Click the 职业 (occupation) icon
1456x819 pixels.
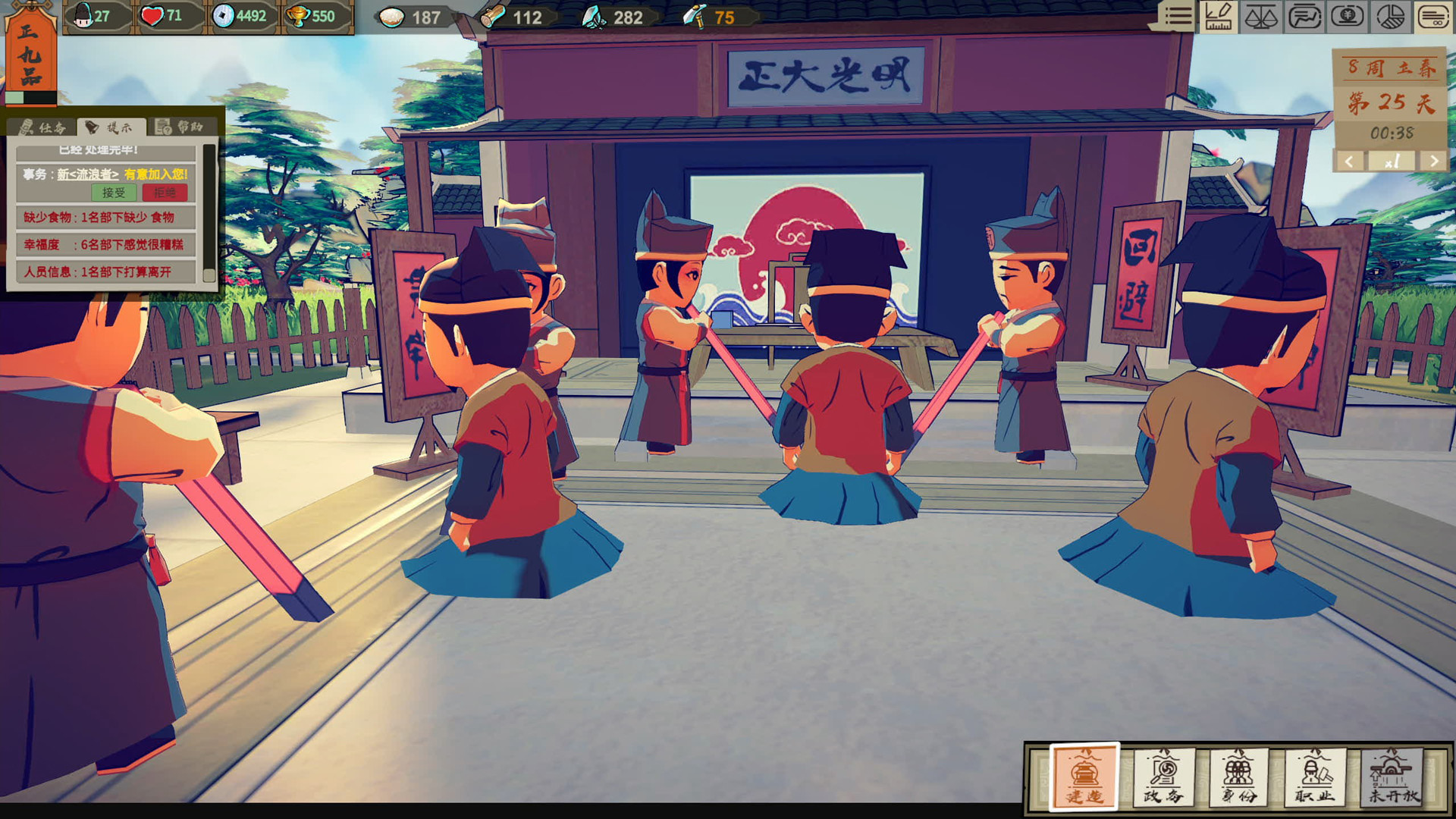(x=1315, y=774)
